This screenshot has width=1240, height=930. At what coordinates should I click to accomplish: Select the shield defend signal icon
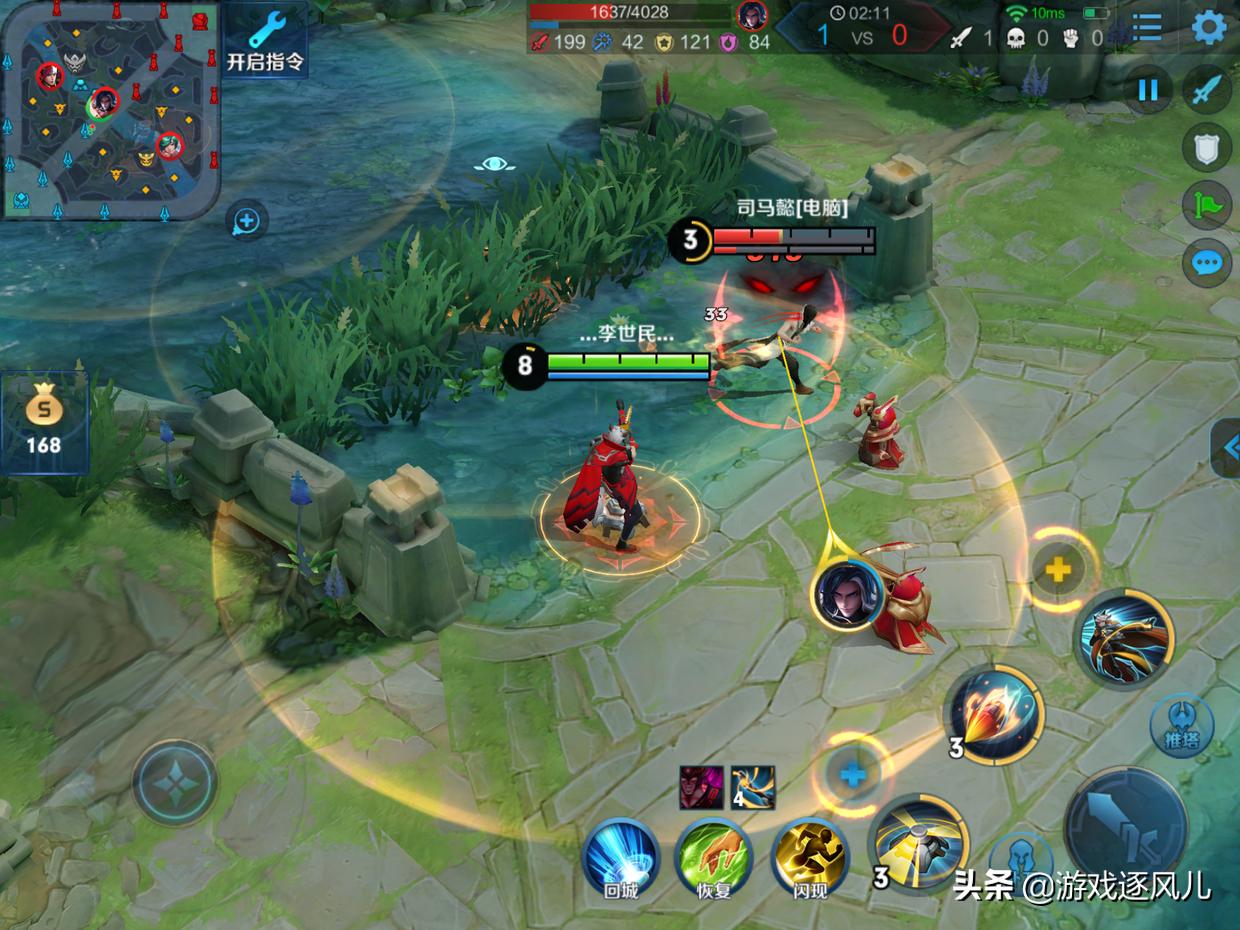click(1207, 149)
